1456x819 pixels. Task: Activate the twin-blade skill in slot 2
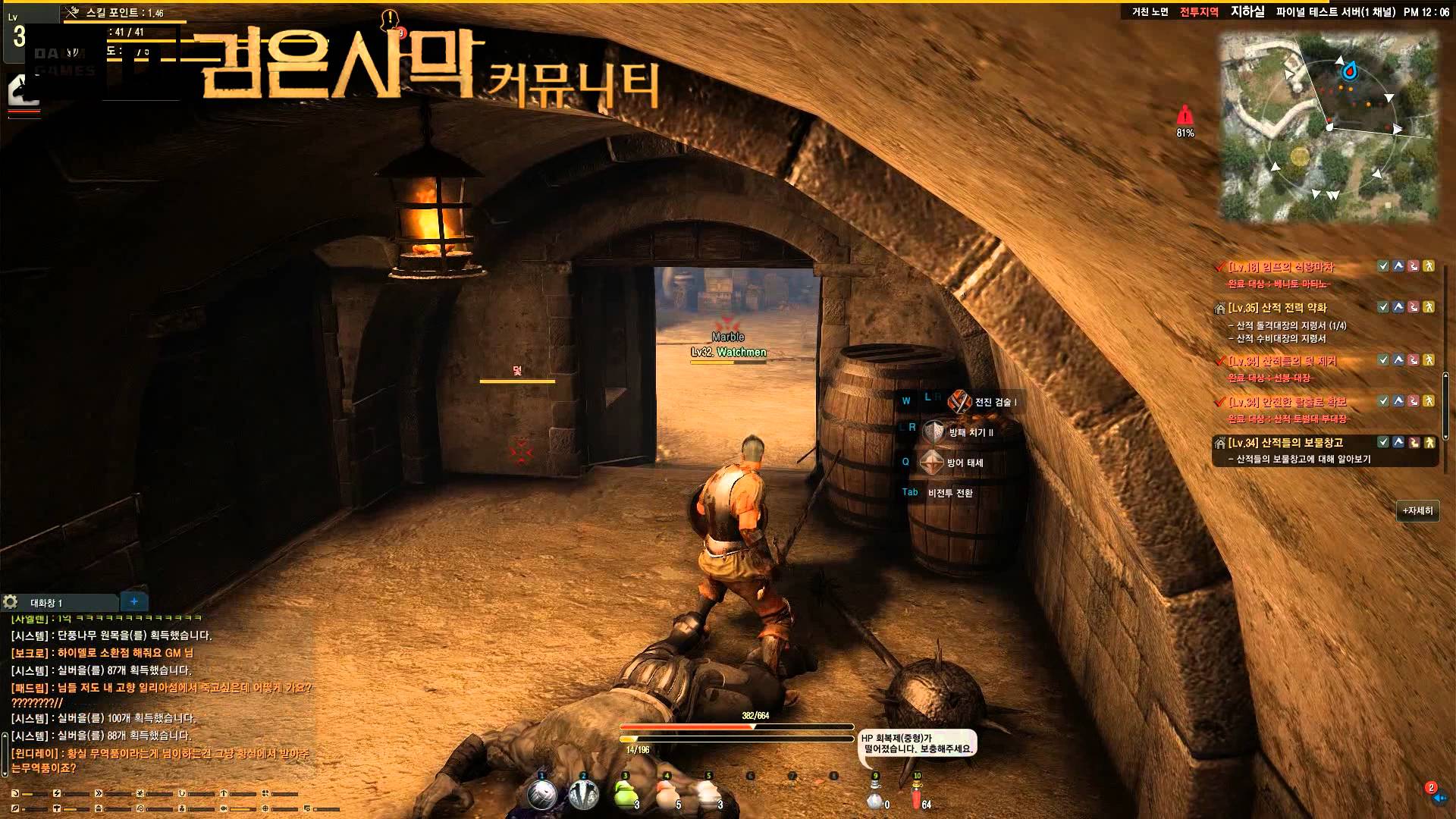click(583, 795)
